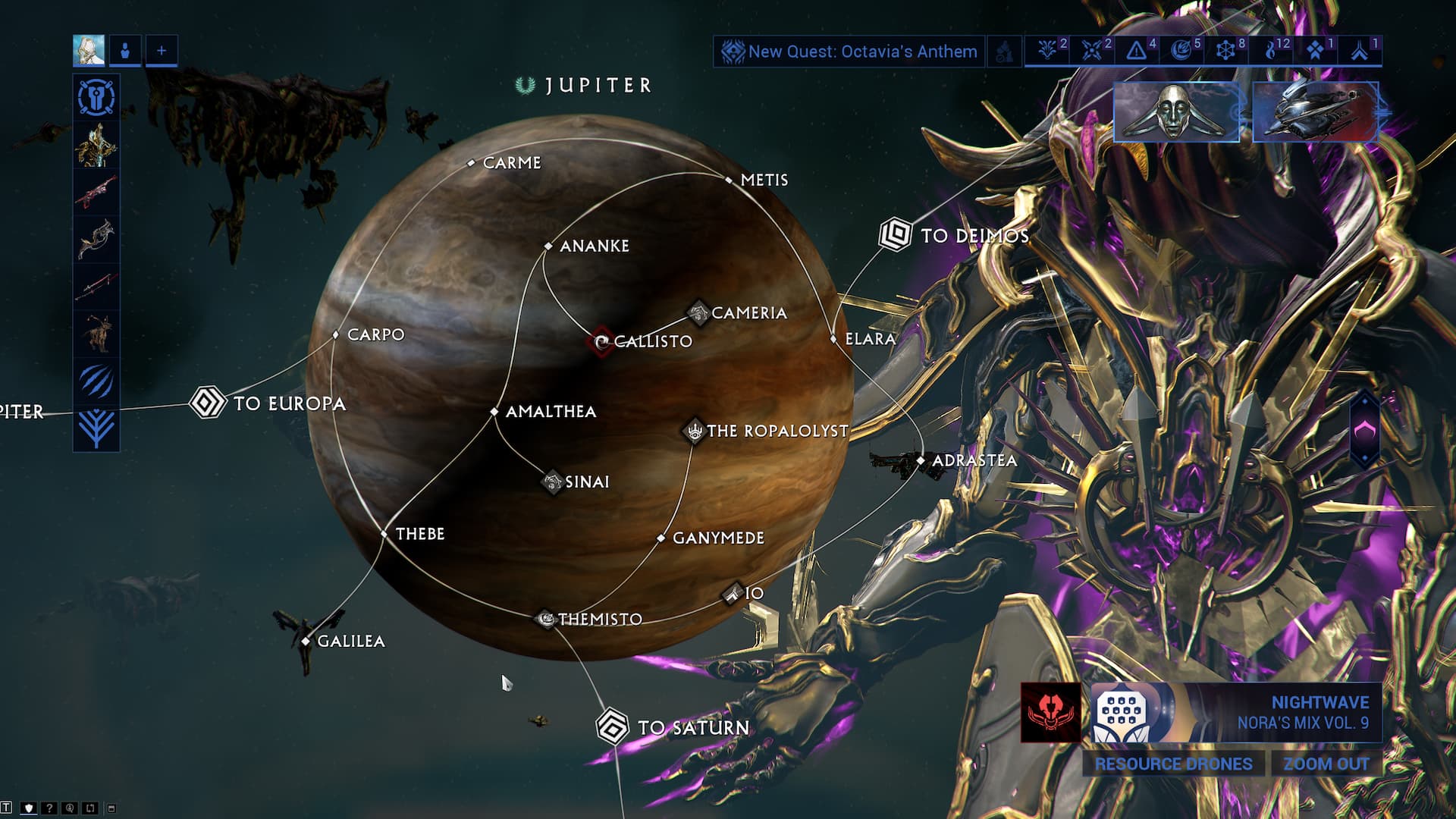Screen dimensions: 1456x819
Task: Pick the Cameria mission node
Action: pyautogui.click(x=698, y=312)
